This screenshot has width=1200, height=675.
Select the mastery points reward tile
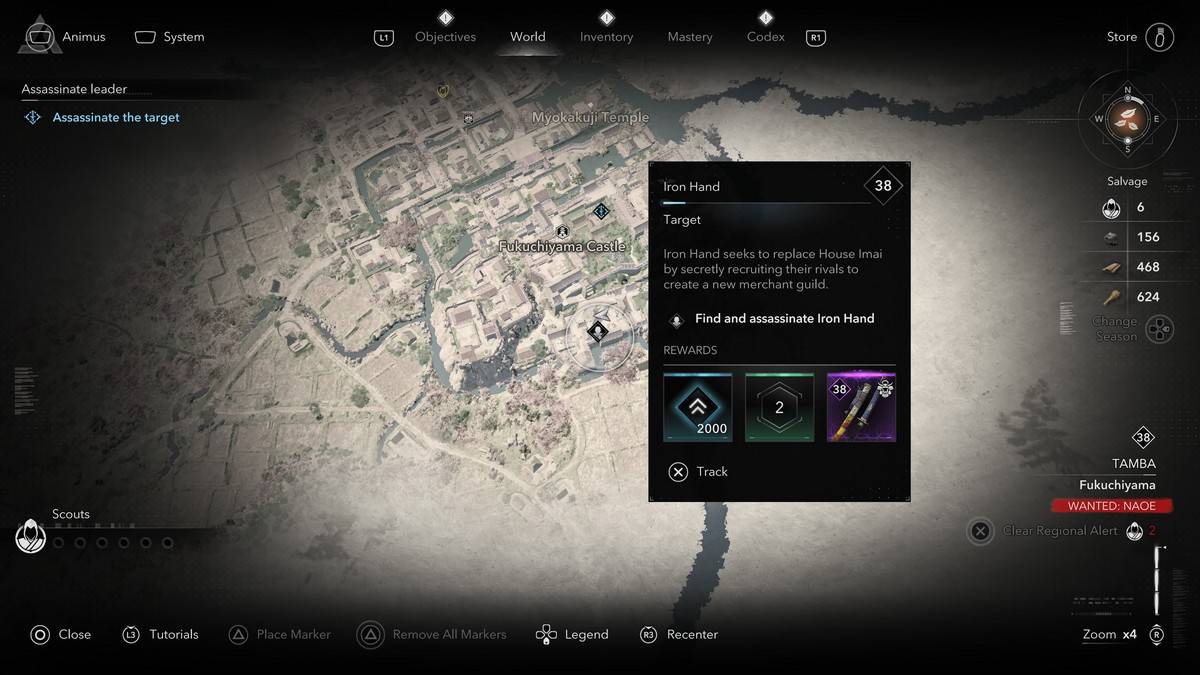[x=779, y=407]
